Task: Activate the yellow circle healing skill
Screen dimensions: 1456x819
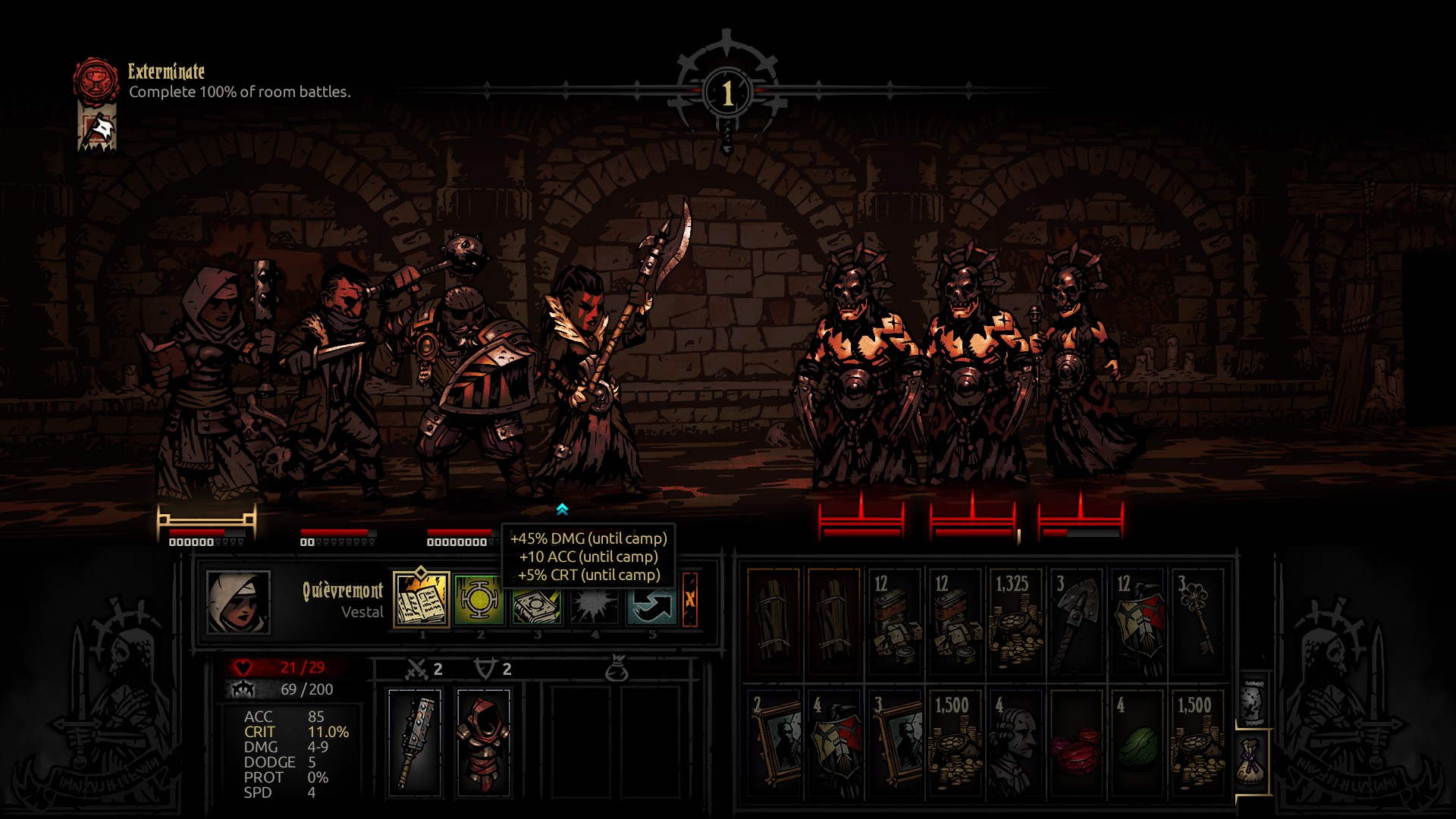Action: click(x=479, y=600)
